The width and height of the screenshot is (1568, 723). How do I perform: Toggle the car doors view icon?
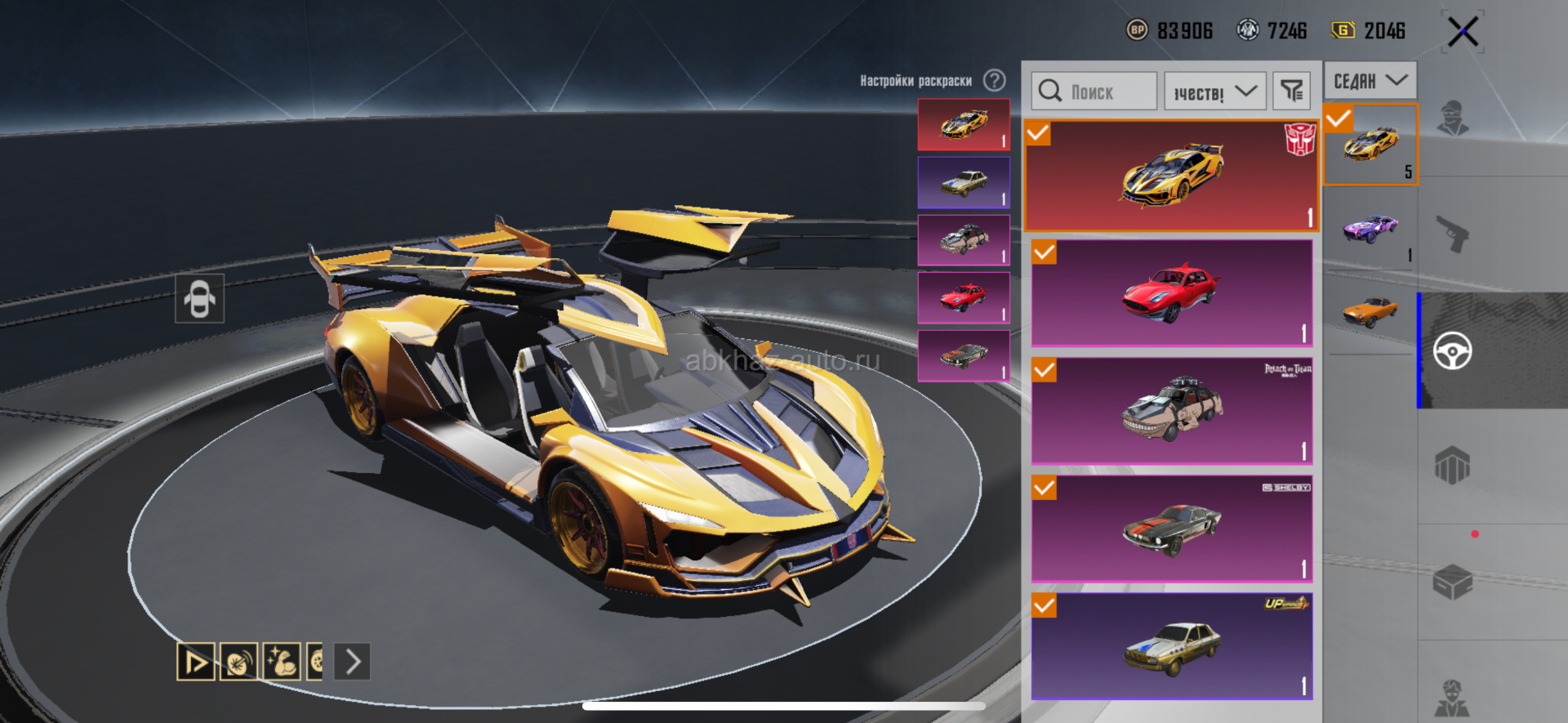199,298
